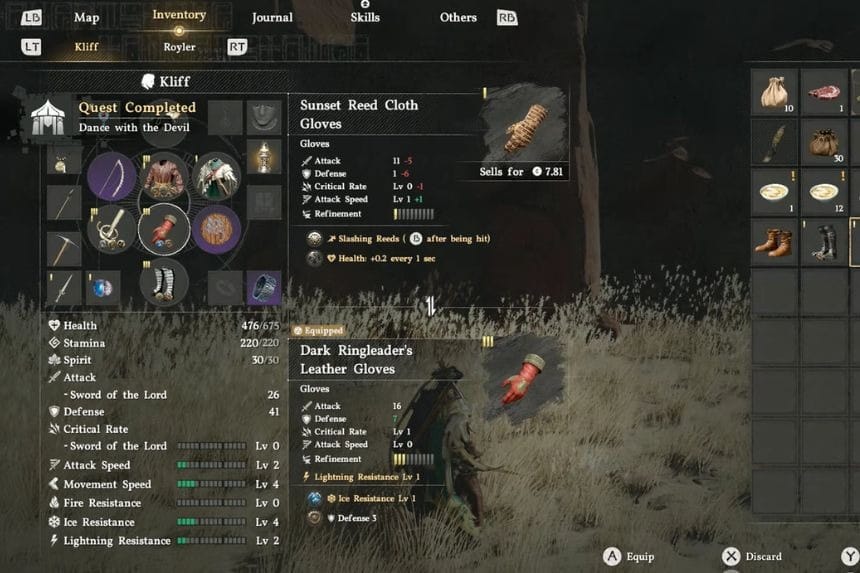This screenshot has height=573, width=860.
Task: Pick the raw meat inventory item
Action: (824, 92)
